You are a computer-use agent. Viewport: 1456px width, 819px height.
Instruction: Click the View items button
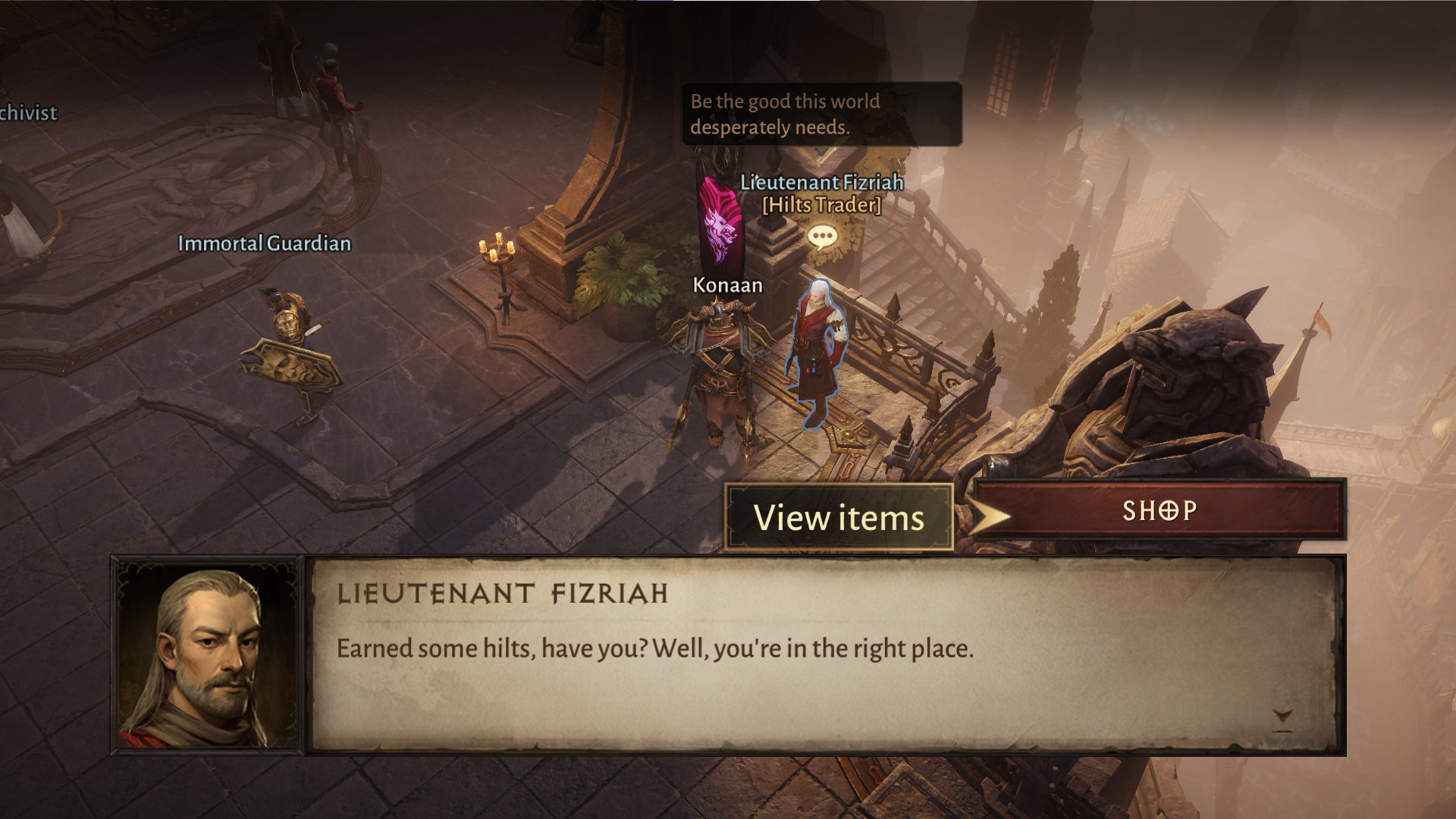[x=838, y=518]
